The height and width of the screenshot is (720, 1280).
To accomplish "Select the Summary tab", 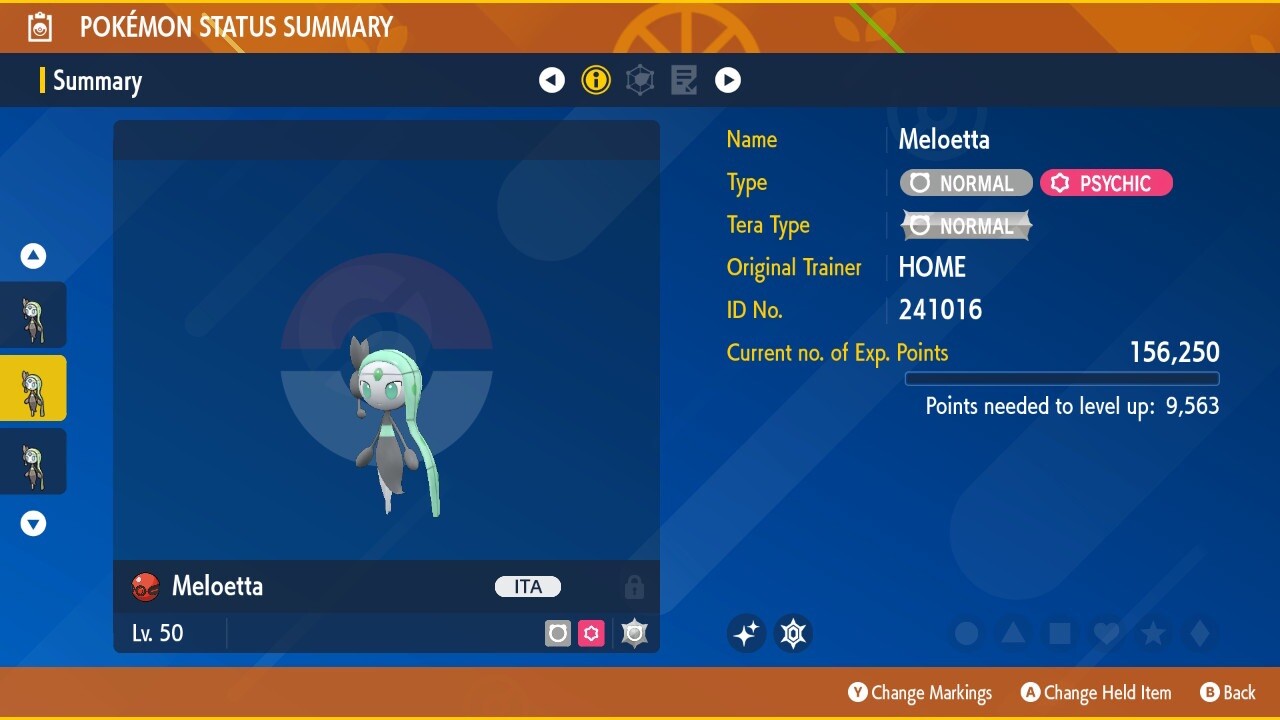I will point(97,81).
